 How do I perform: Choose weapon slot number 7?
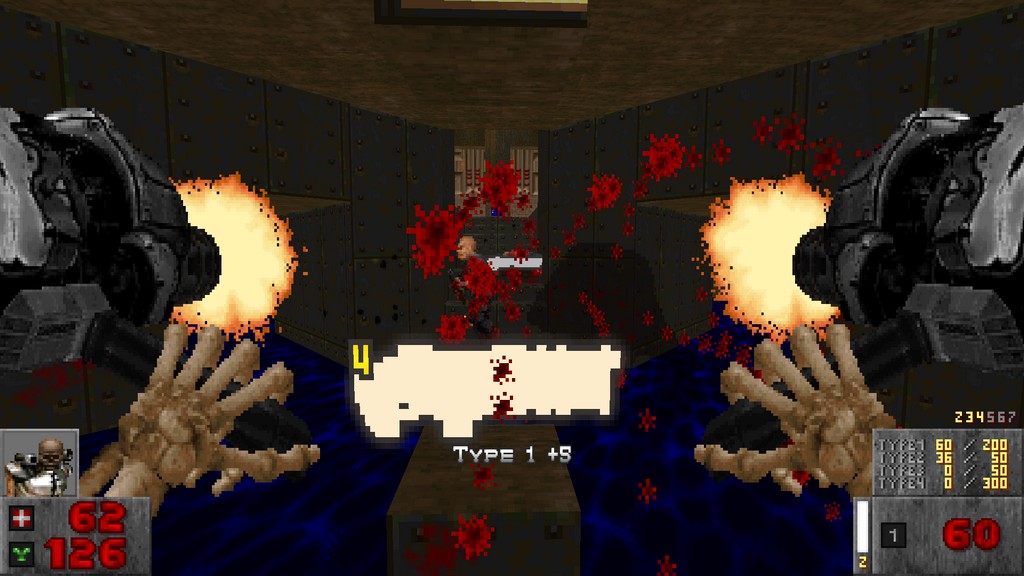pyautogui.click(x=1011, y=417)
